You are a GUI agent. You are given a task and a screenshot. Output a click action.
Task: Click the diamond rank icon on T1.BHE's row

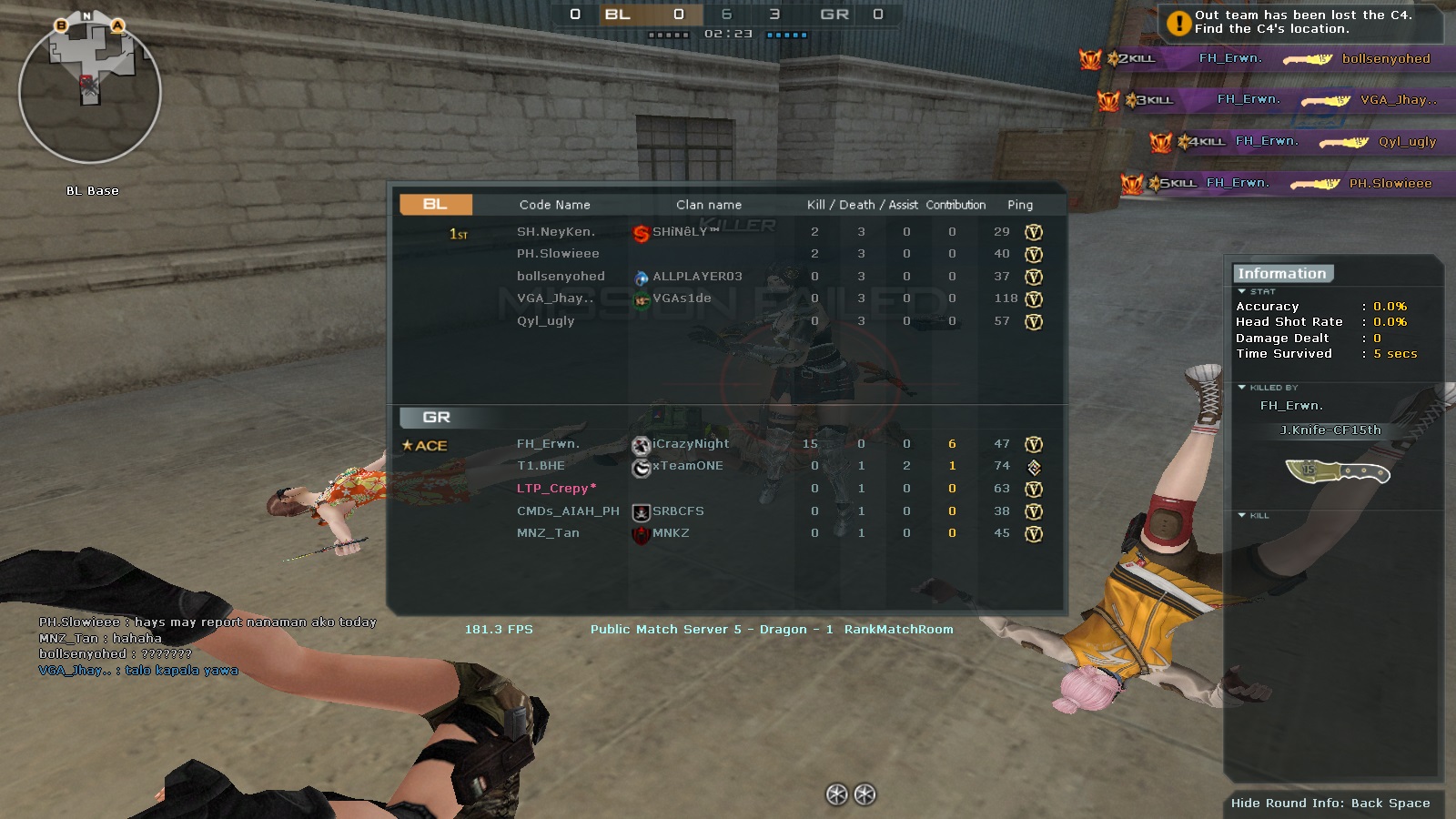coord(1034,466)
